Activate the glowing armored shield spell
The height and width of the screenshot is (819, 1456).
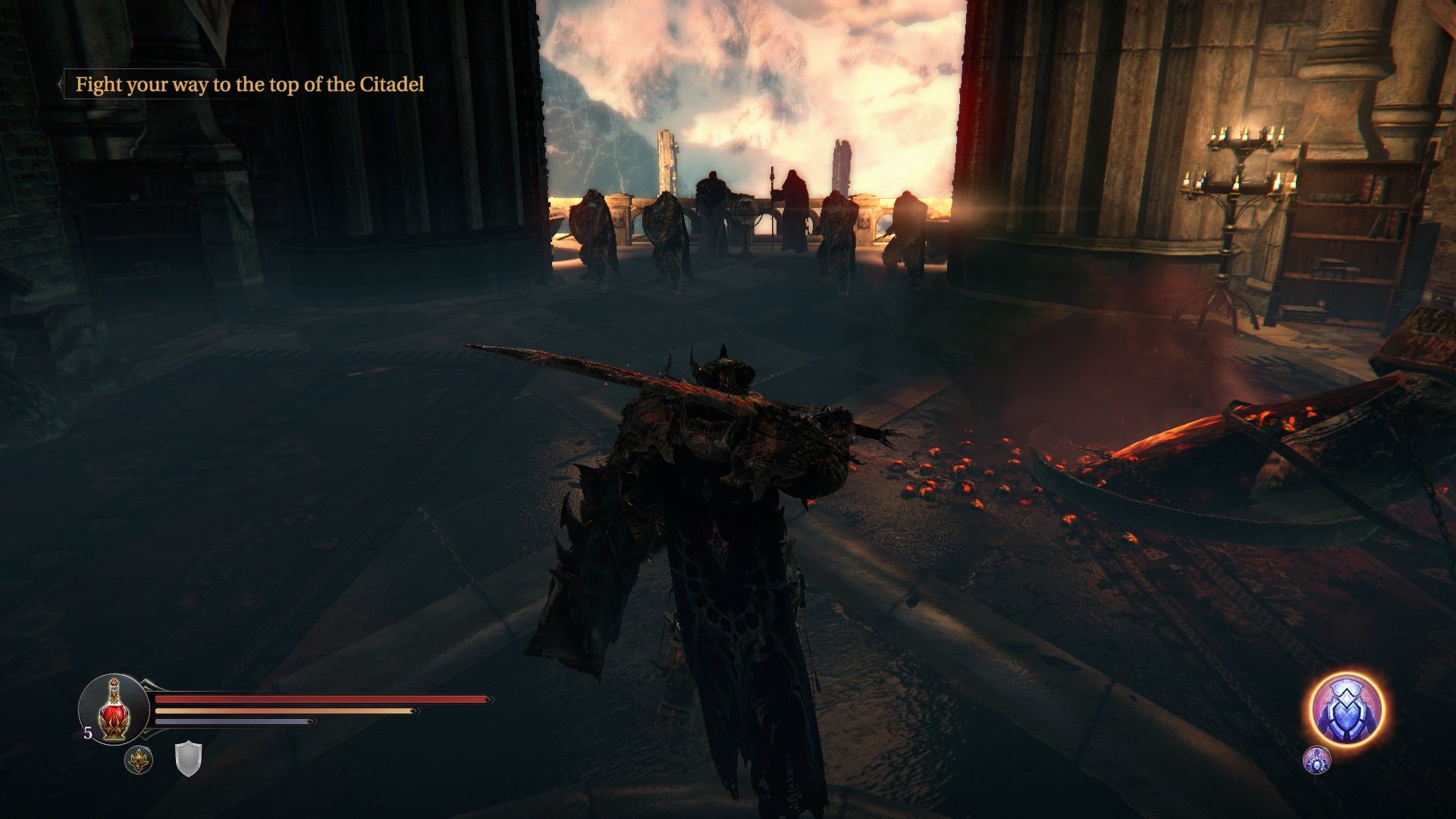[1348, 709]
